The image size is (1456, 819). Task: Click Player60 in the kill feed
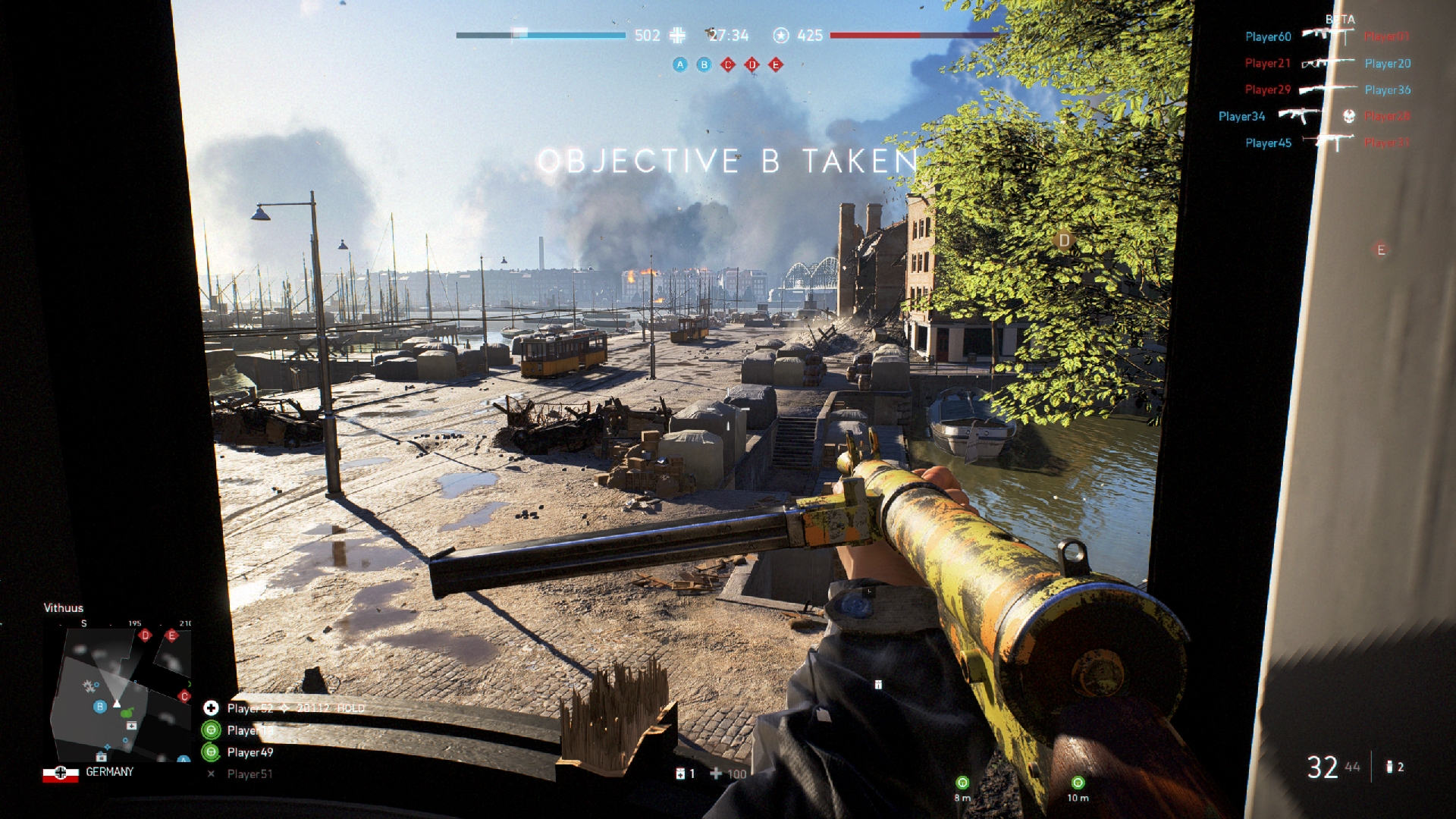[1268, 36]
